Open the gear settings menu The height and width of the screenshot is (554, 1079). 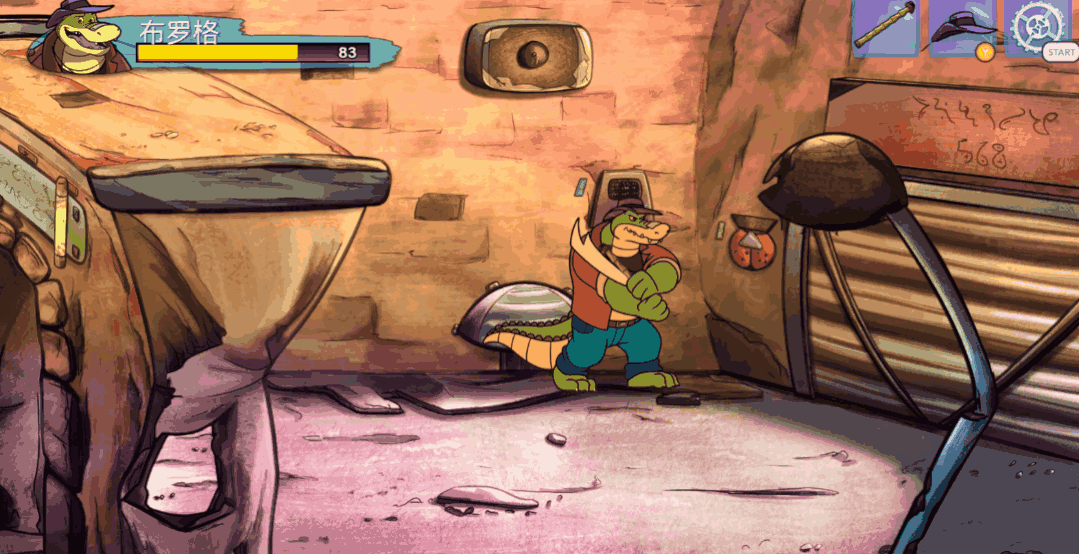pyautogui.click(x=1036, y=25)
